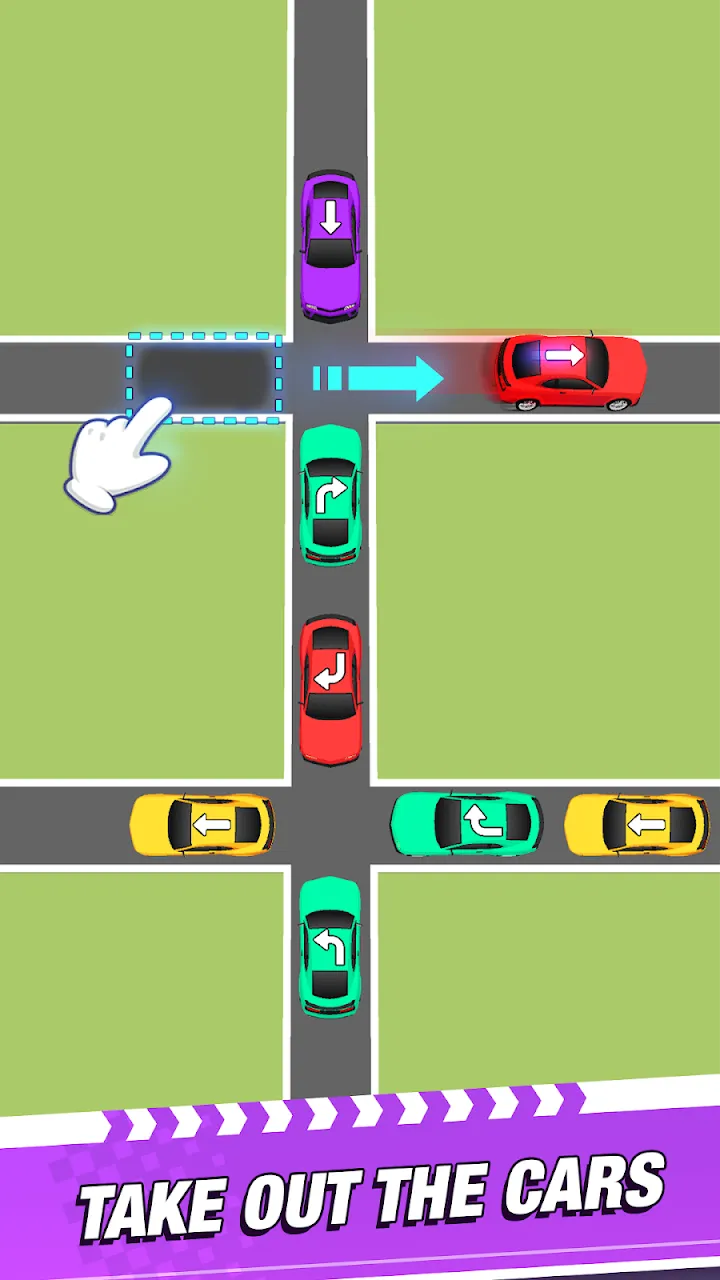Select the teal car between the two yellow cars
The width and height of the screenshot is (720, 1280).
[x=466, y=824]
